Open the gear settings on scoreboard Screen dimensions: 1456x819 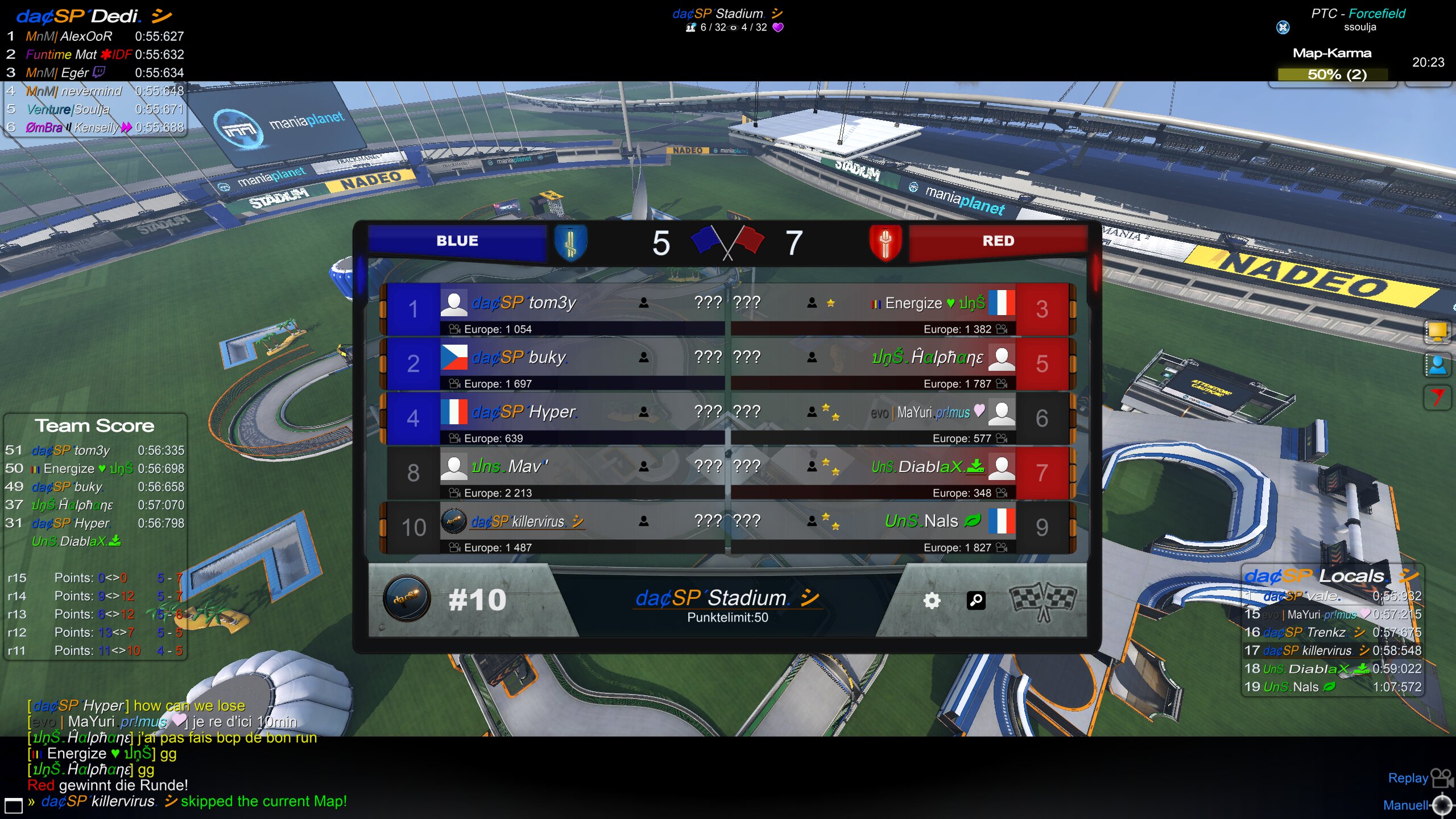click(932, 601)
